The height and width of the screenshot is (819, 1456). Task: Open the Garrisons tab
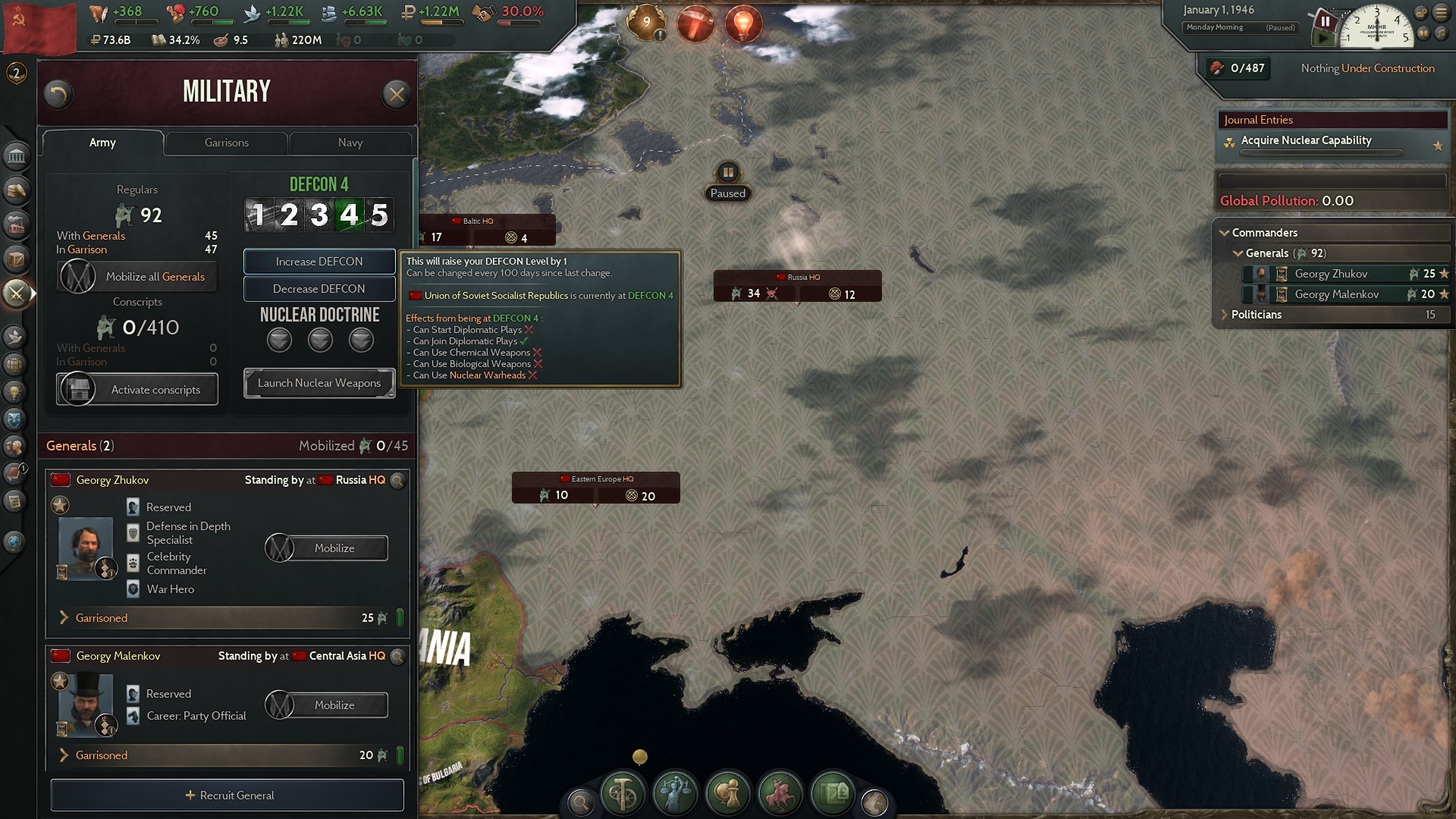(x=225, y=143)
